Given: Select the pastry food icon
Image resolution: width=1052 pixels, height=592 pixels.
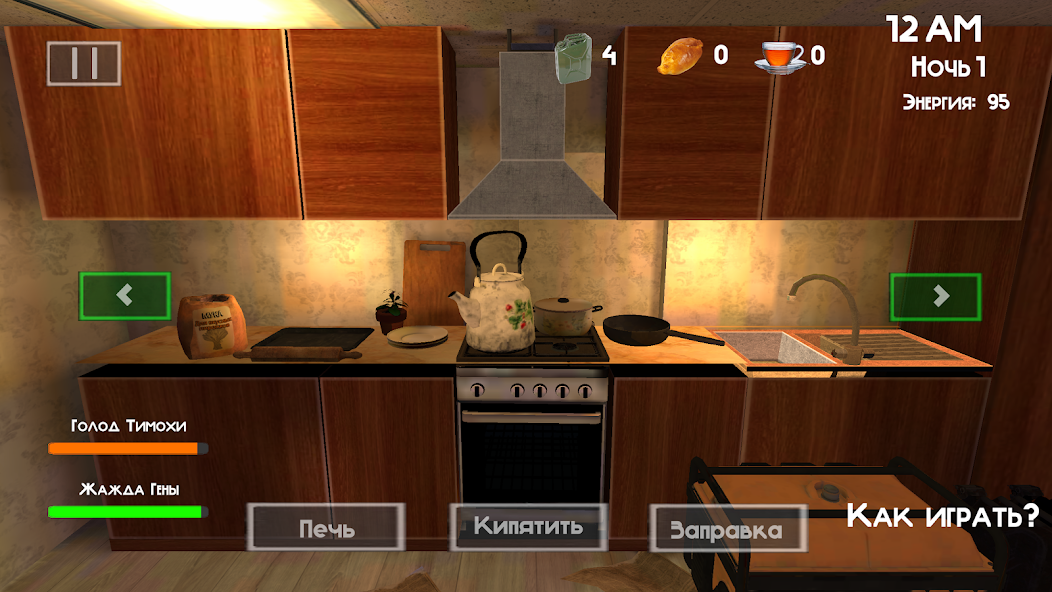Looking at the screenshot, I should [x=680, y=55].
